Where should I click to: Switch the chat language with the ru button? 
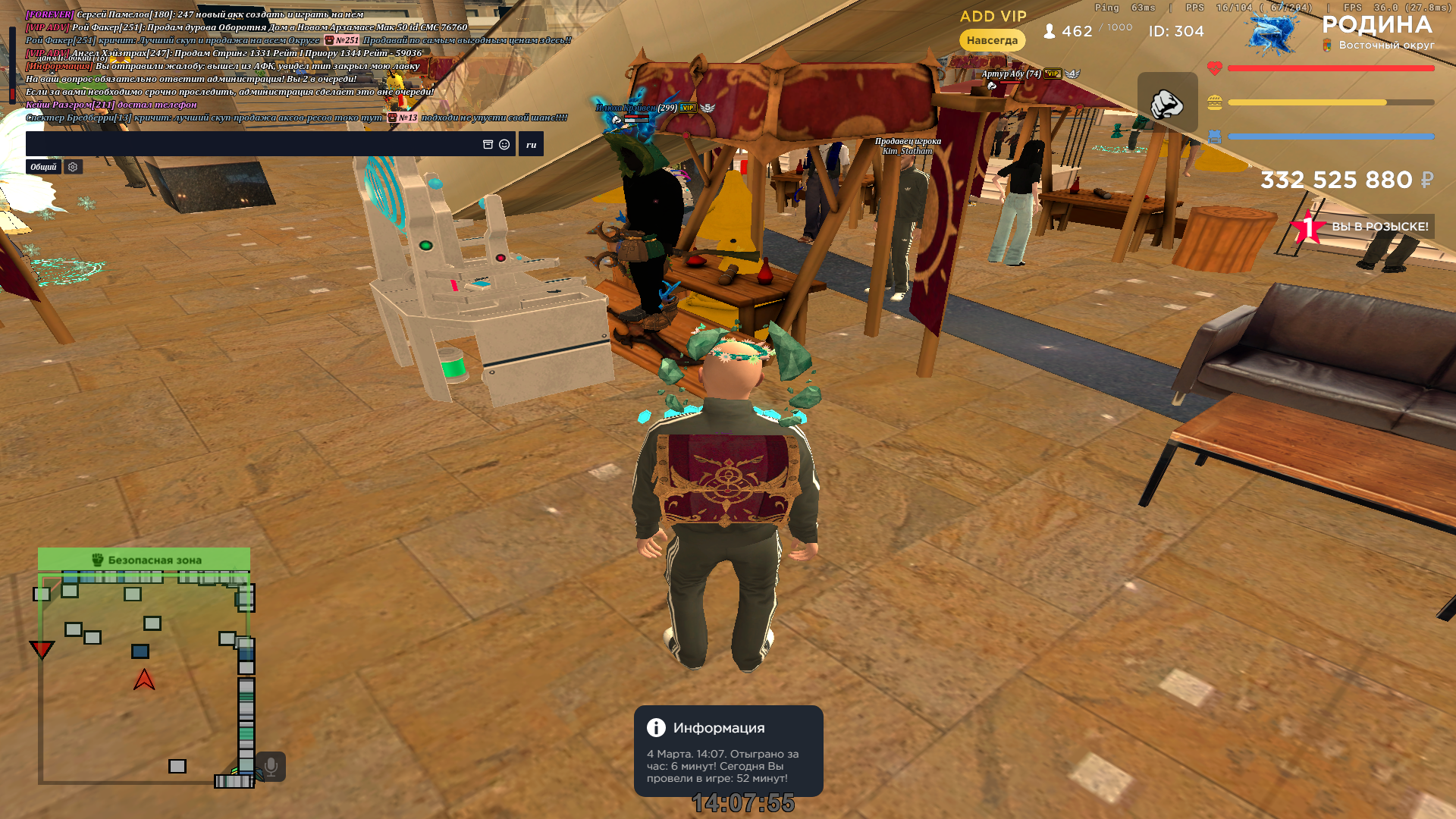[531, 144]
